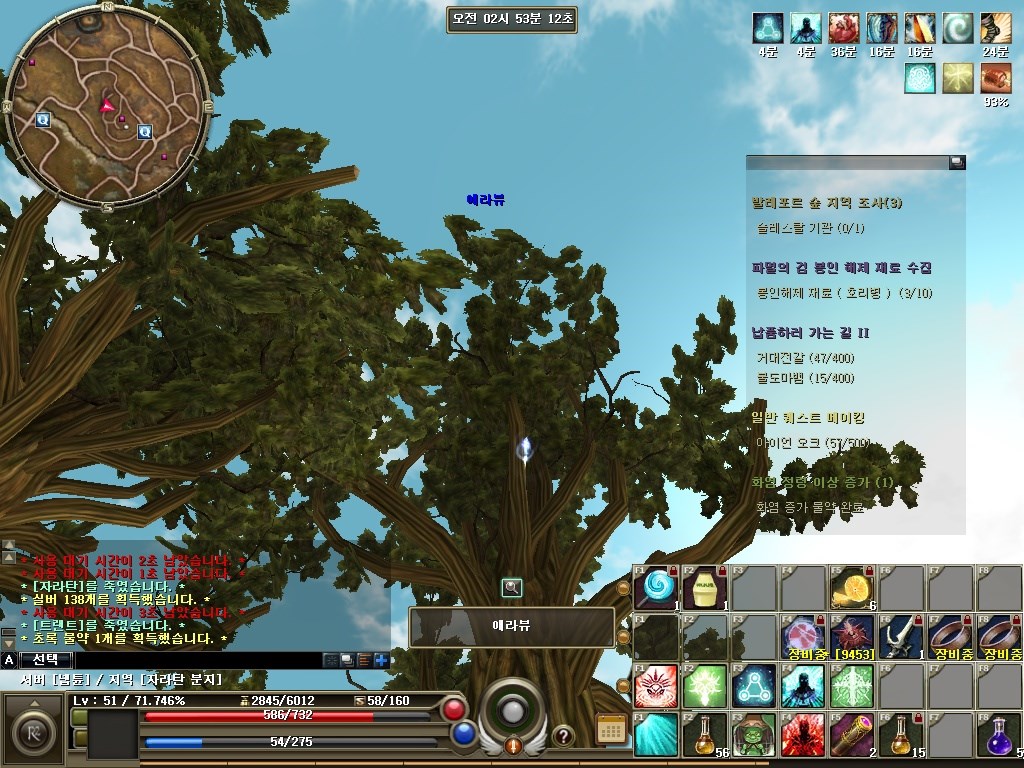Use the purple scroll tube item
This screenshot has width=1024, height=768.
pyautogui.click(x=852, y=735)
